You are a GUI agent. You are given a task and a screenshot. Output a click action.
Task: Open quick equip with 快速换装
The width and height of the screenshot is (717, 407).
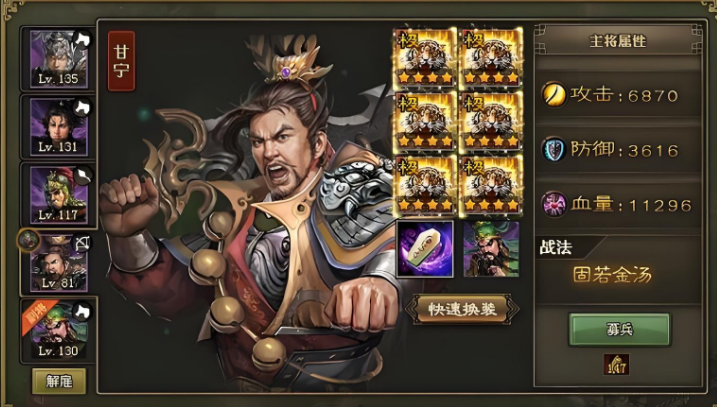click(461, 307)
